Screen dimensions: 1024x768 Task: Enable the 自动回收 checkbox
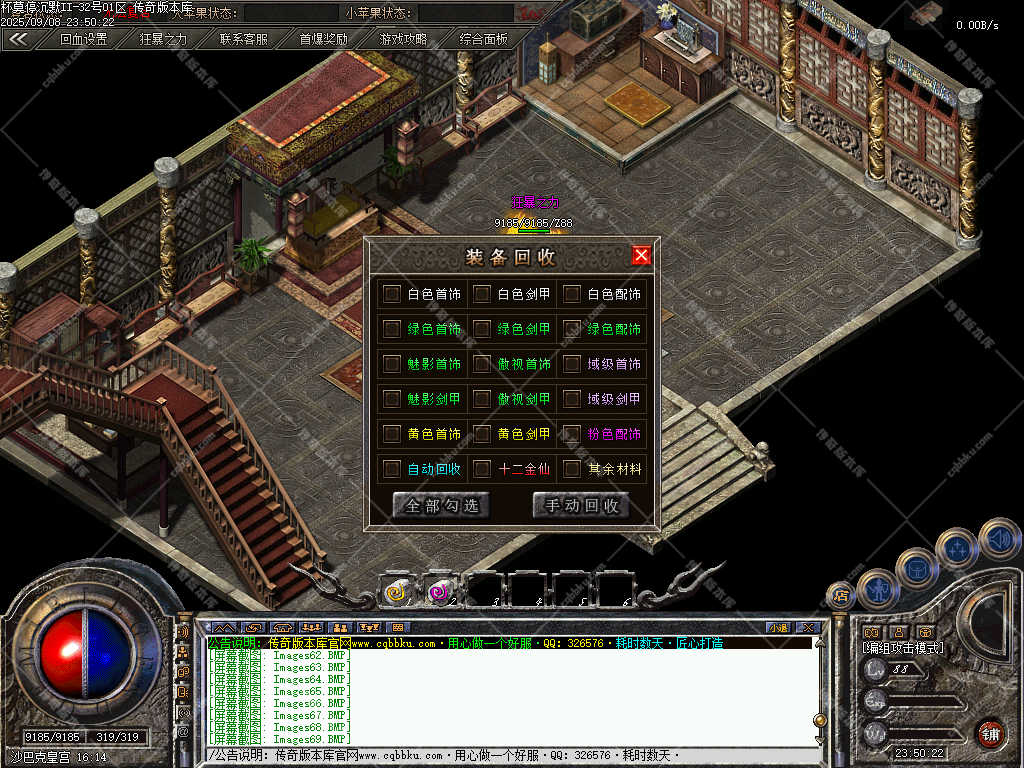[391, 468]
